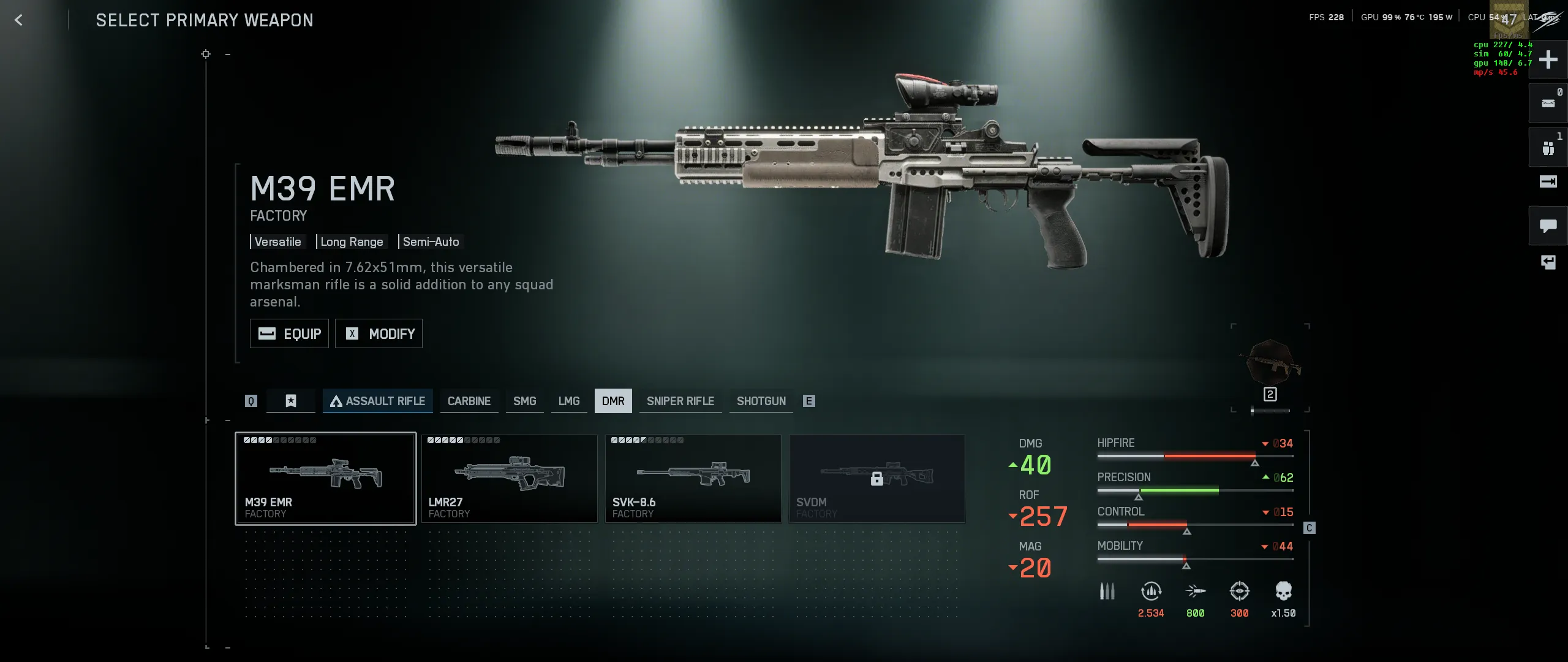Click the back arrow next to SELECT PRIMARY WEAPON
The width and height of the screenshot is (1568, 662).
pos(19,20)
